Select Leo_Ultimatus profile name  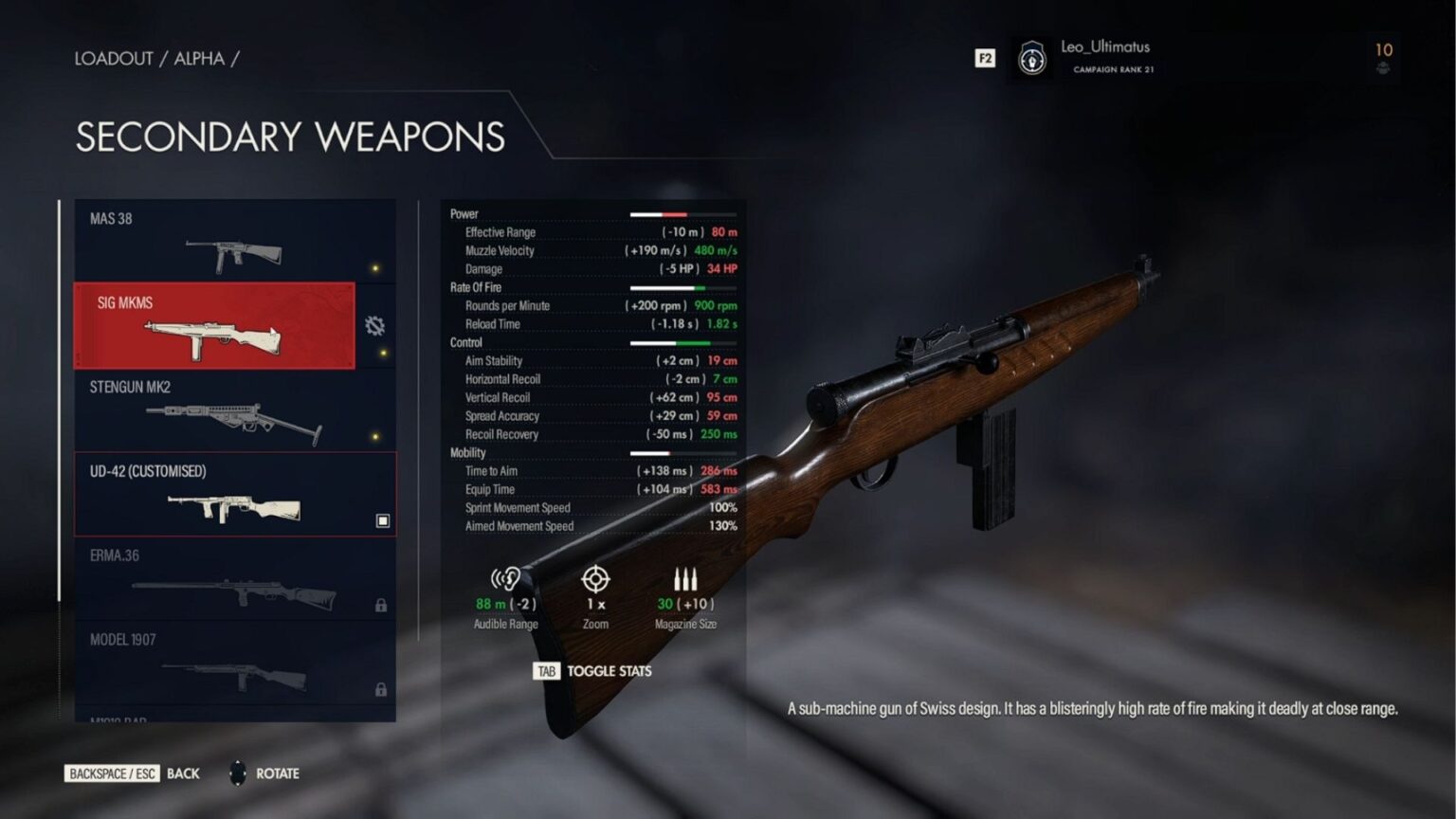[x=1105, y=46]
